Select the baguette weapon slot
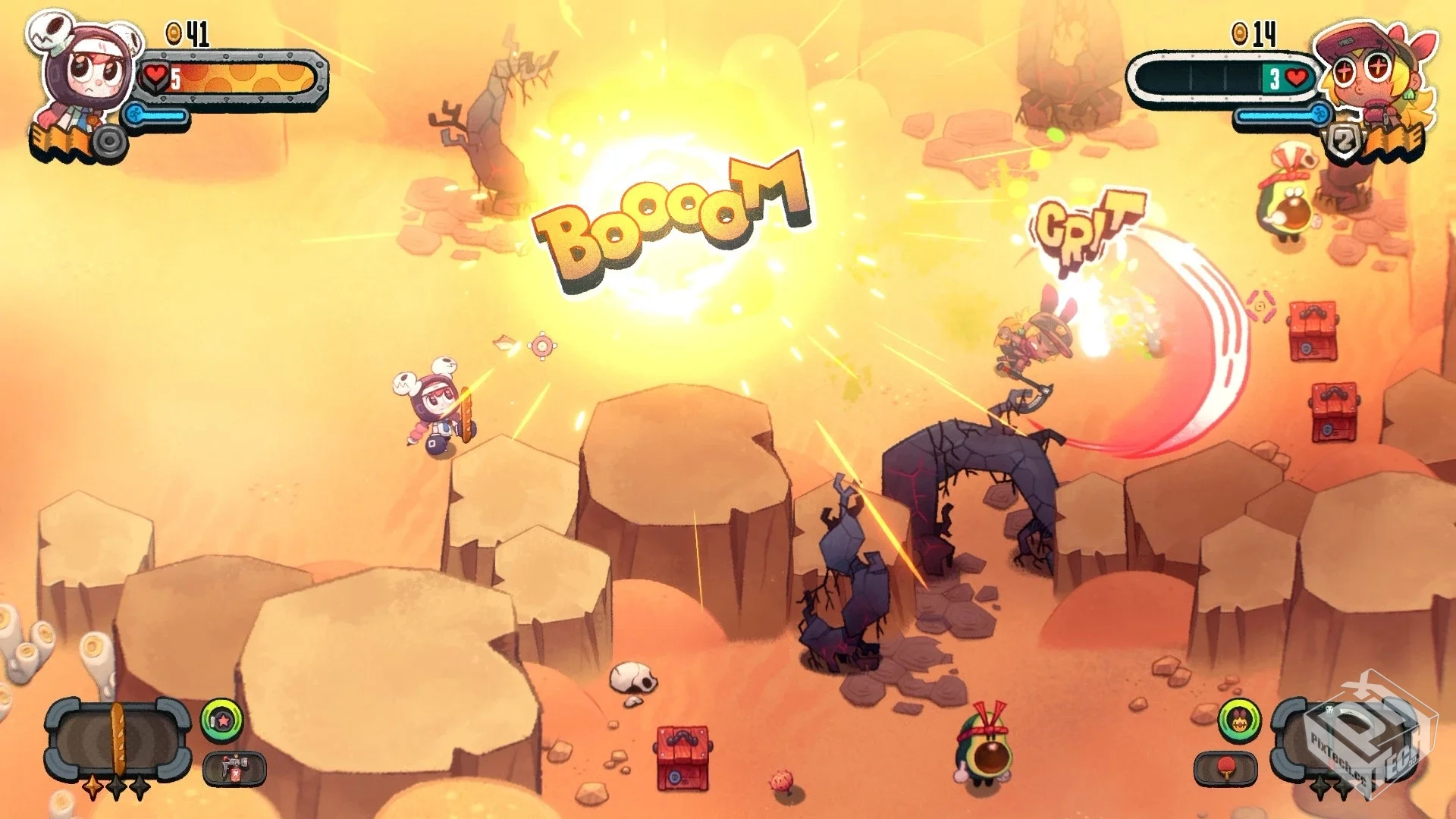The height and width of the screenshot is (819, 1456). click(x=117, y=741)
